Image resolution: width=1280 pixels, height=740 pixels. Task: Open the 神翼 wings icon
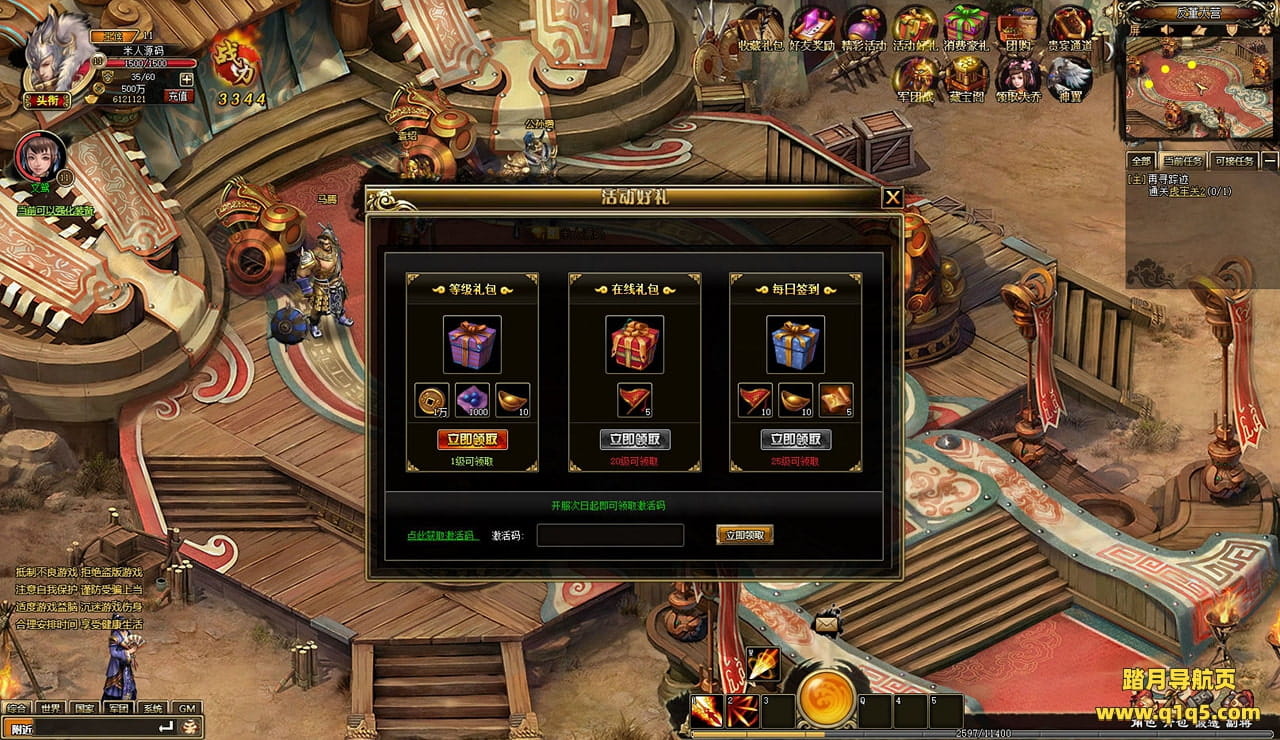point(1069,78)
